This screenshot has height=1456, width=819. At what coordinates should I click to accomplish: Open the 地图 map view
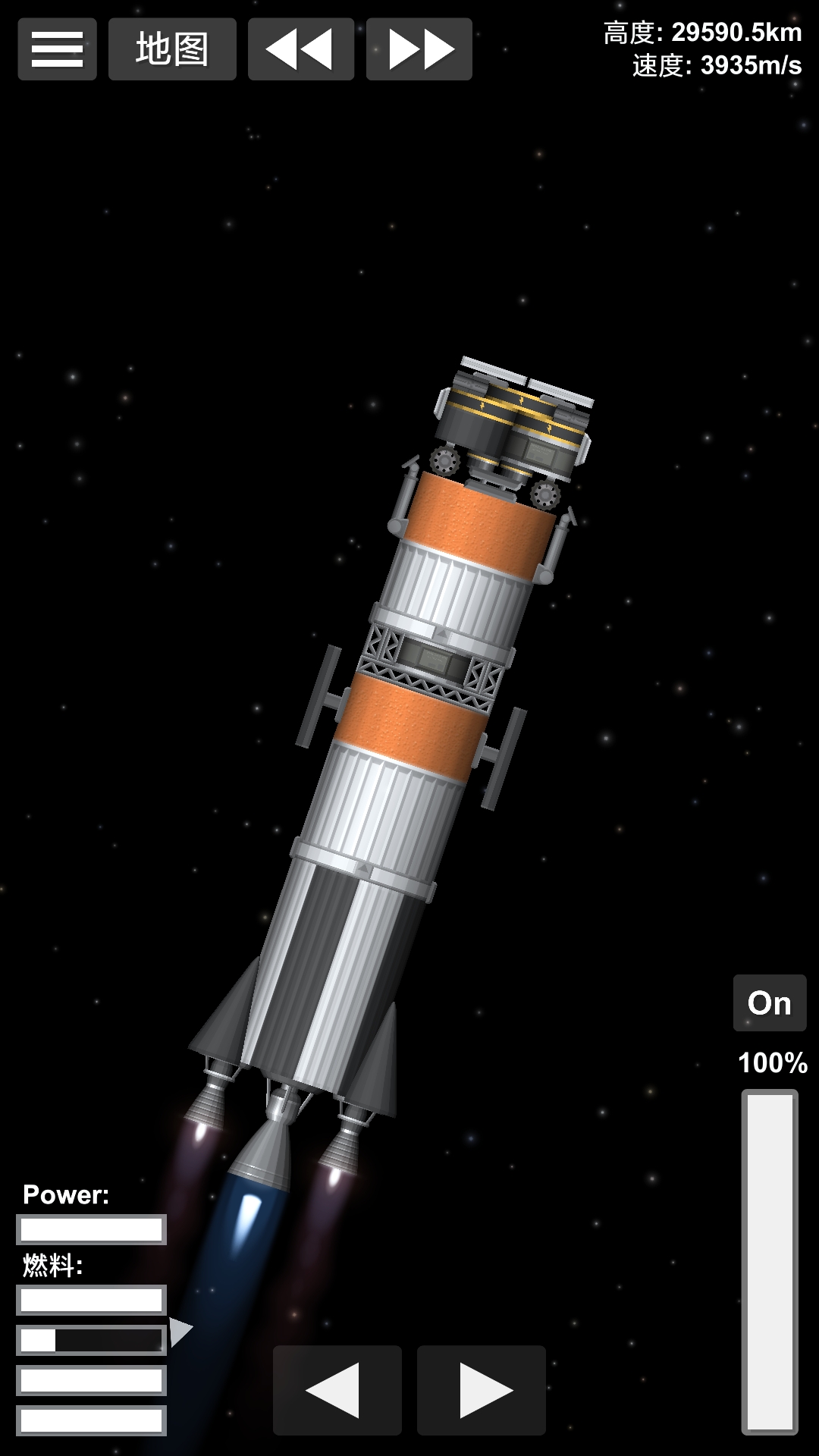[172, 49]
